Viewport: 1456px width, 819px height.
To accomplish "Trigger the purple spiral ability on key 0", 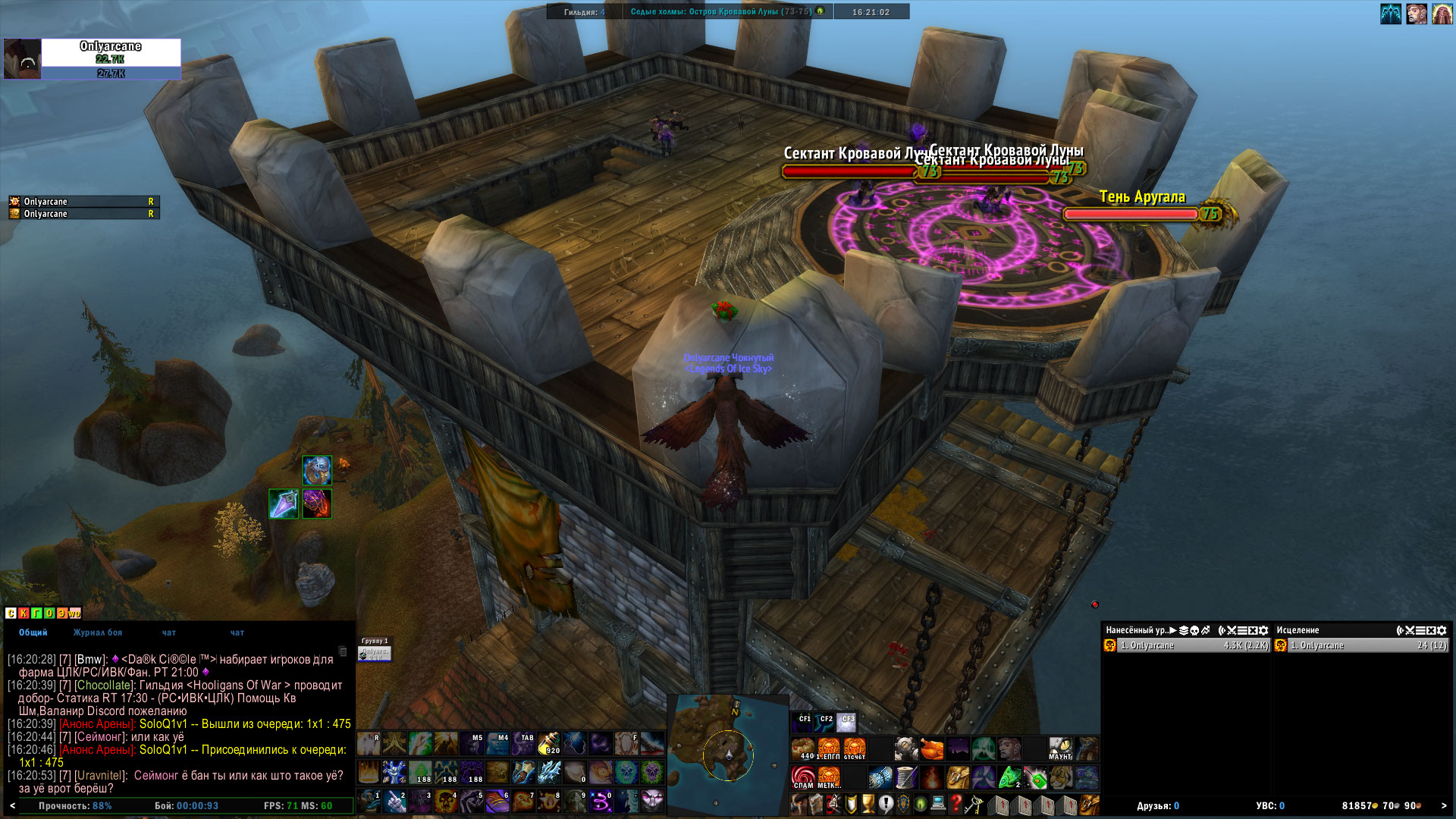I will 601,802.
